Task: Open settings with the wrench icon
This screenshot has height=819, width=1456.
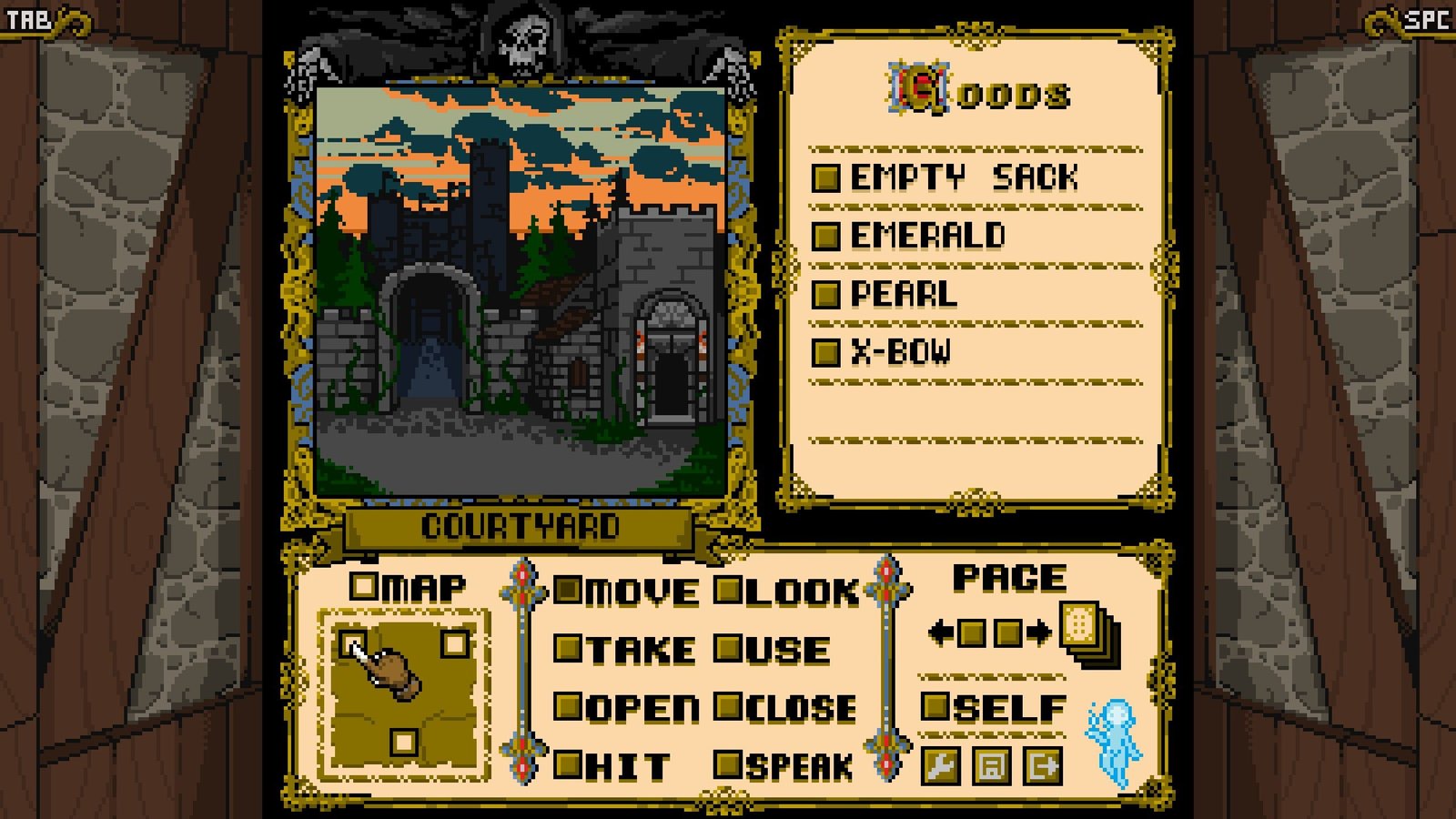Action: point(941,765)
